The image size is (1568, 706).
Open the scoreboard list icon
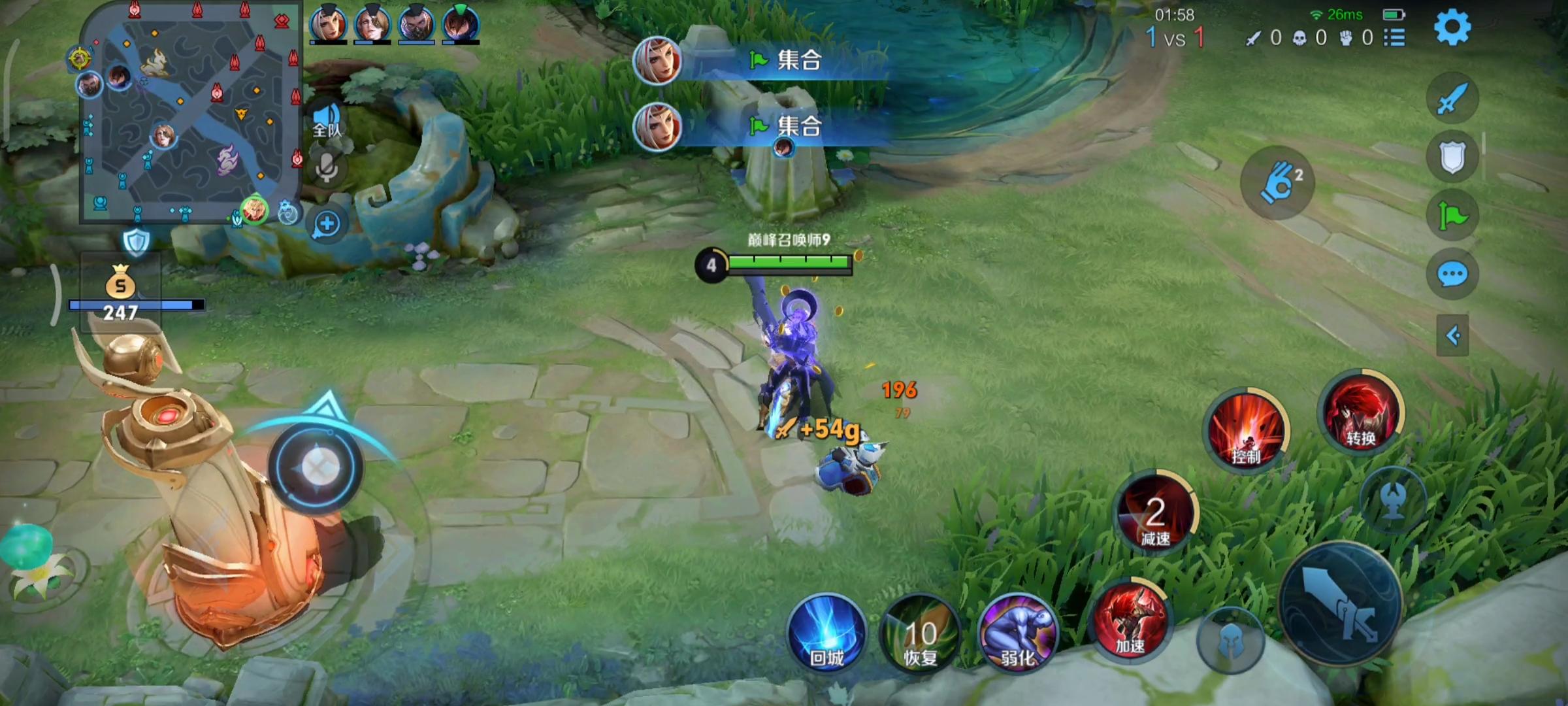1394,37
